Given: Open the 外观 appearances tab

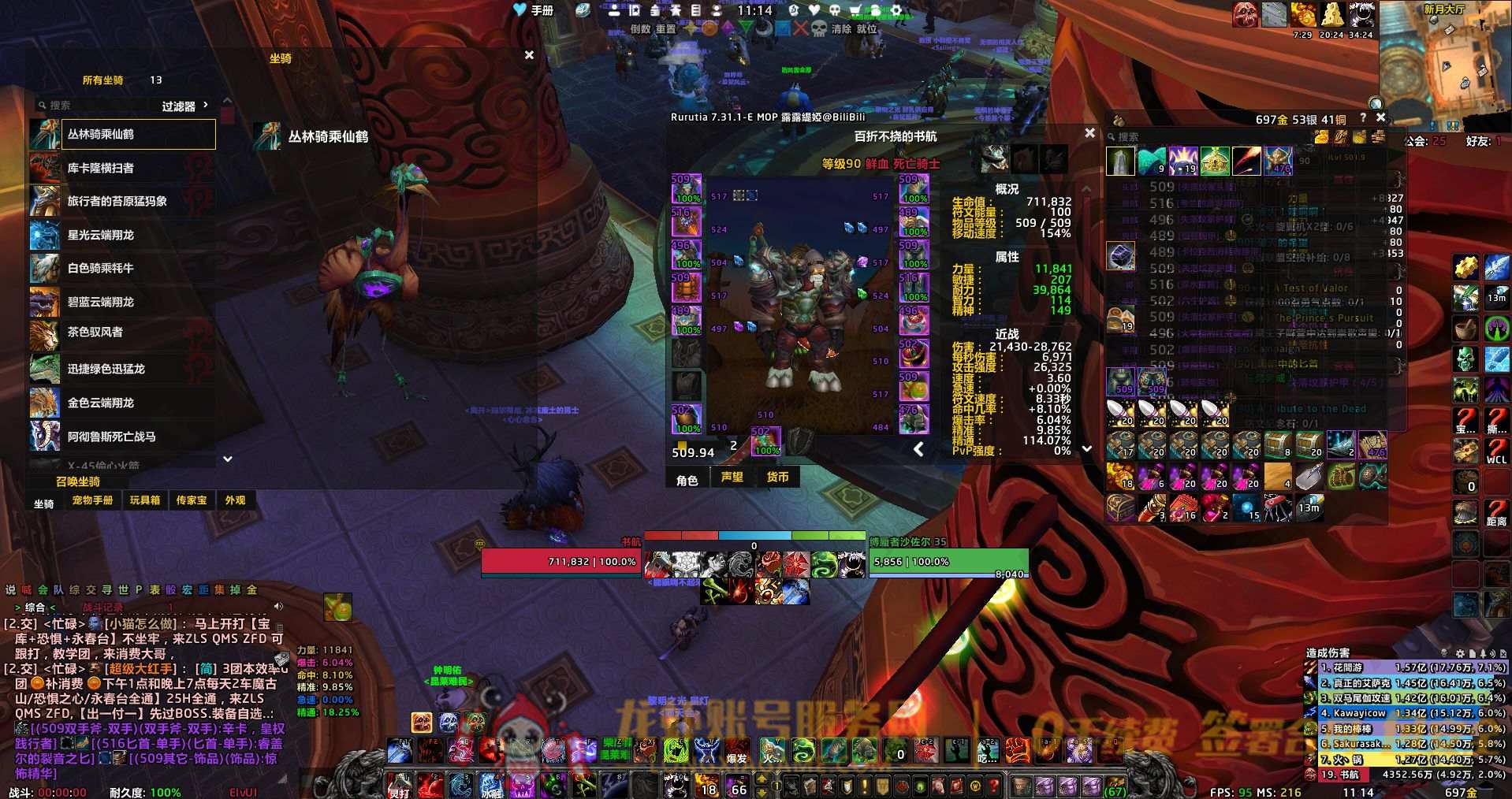Looking at the screenshot, I should point(235,500).
